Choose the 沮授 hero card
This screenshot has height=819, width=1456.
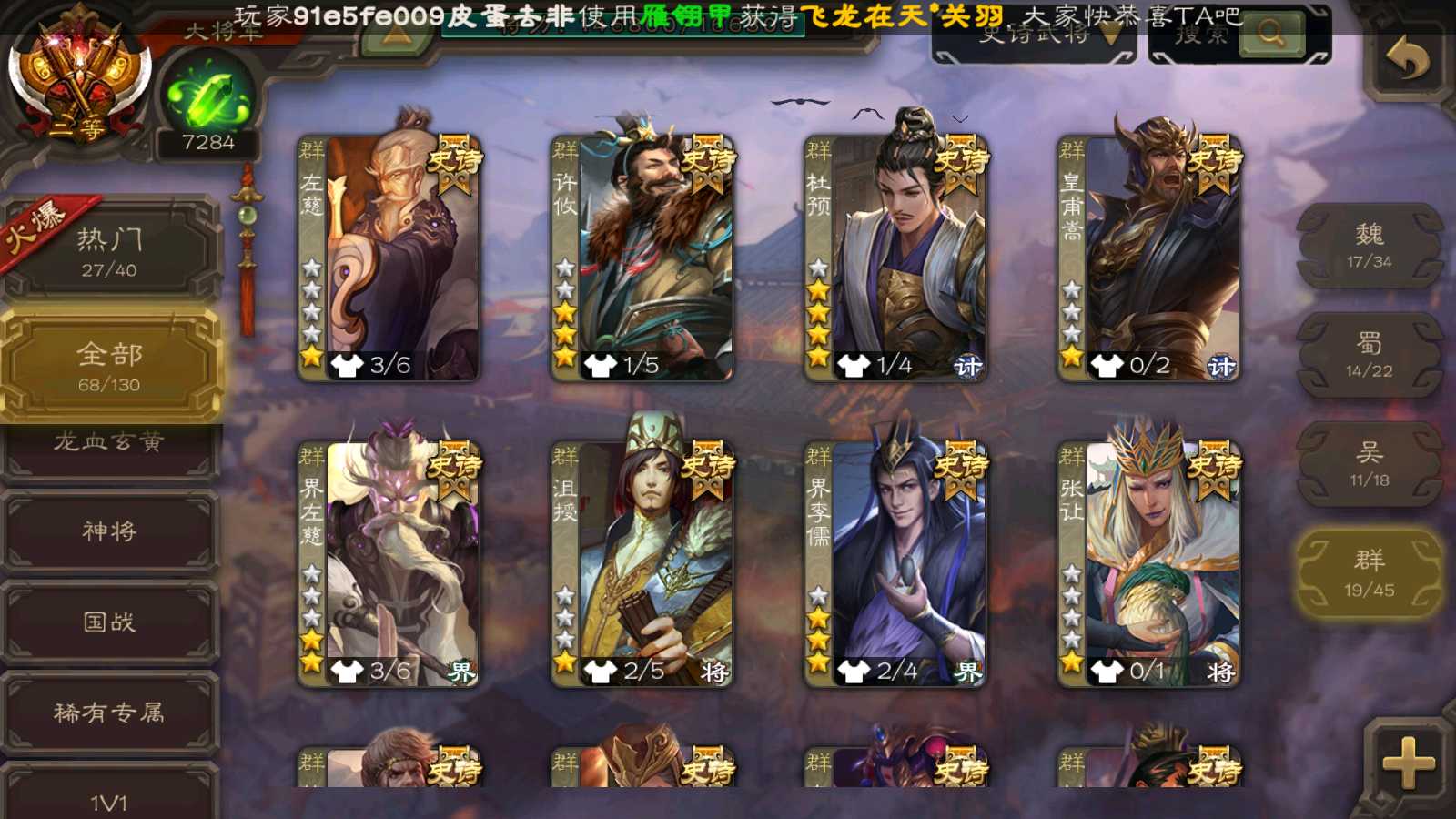click(642, 563)
